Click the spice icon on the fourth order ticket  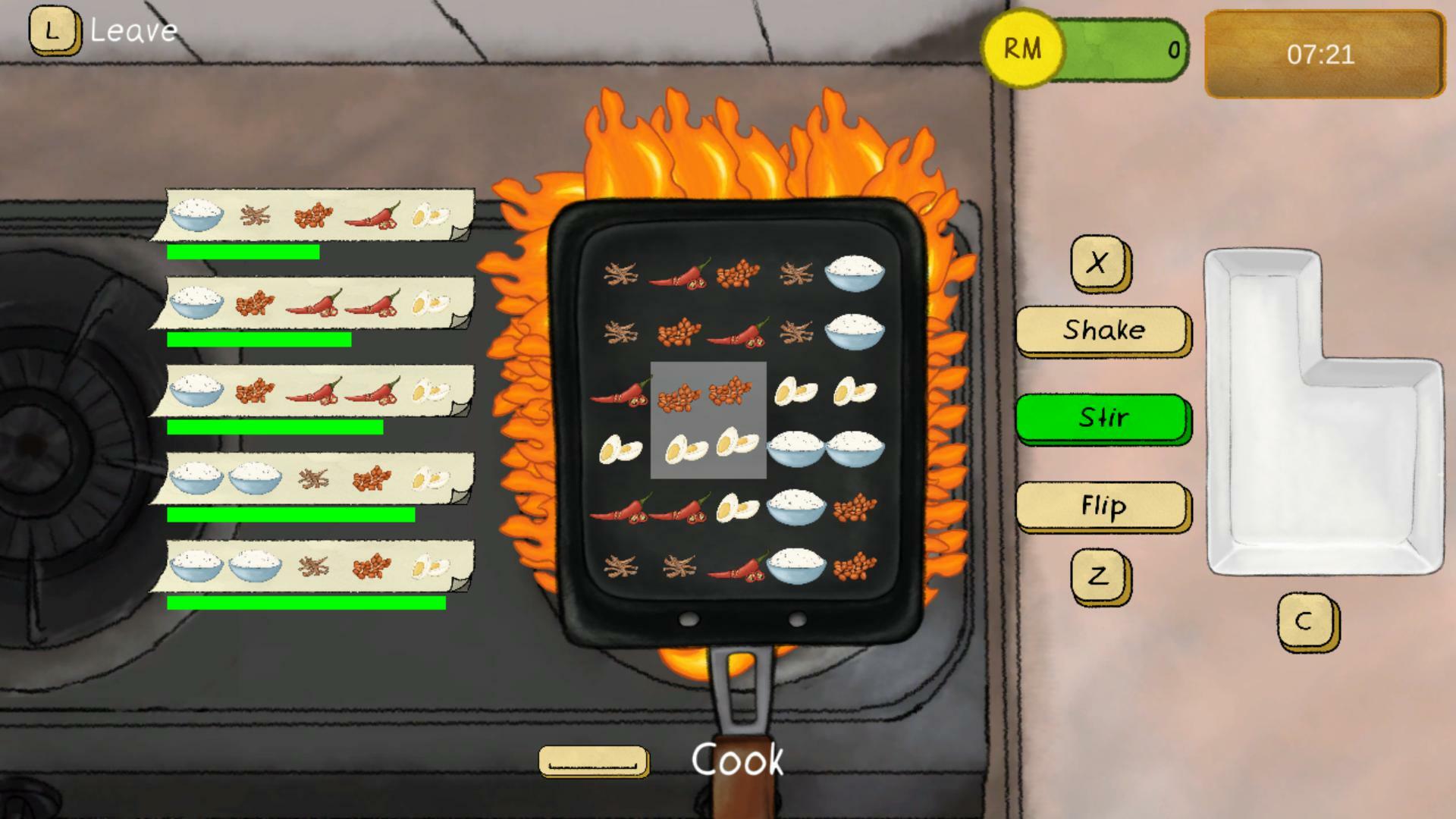click(311, 478)
